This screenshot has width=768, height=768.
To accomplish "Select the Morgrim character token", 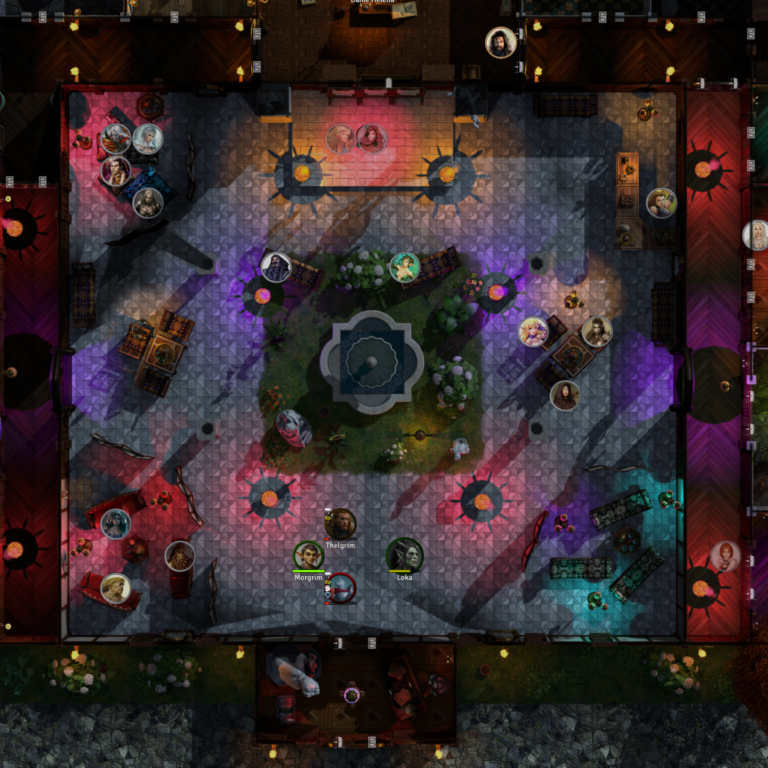I will (308, 556).
